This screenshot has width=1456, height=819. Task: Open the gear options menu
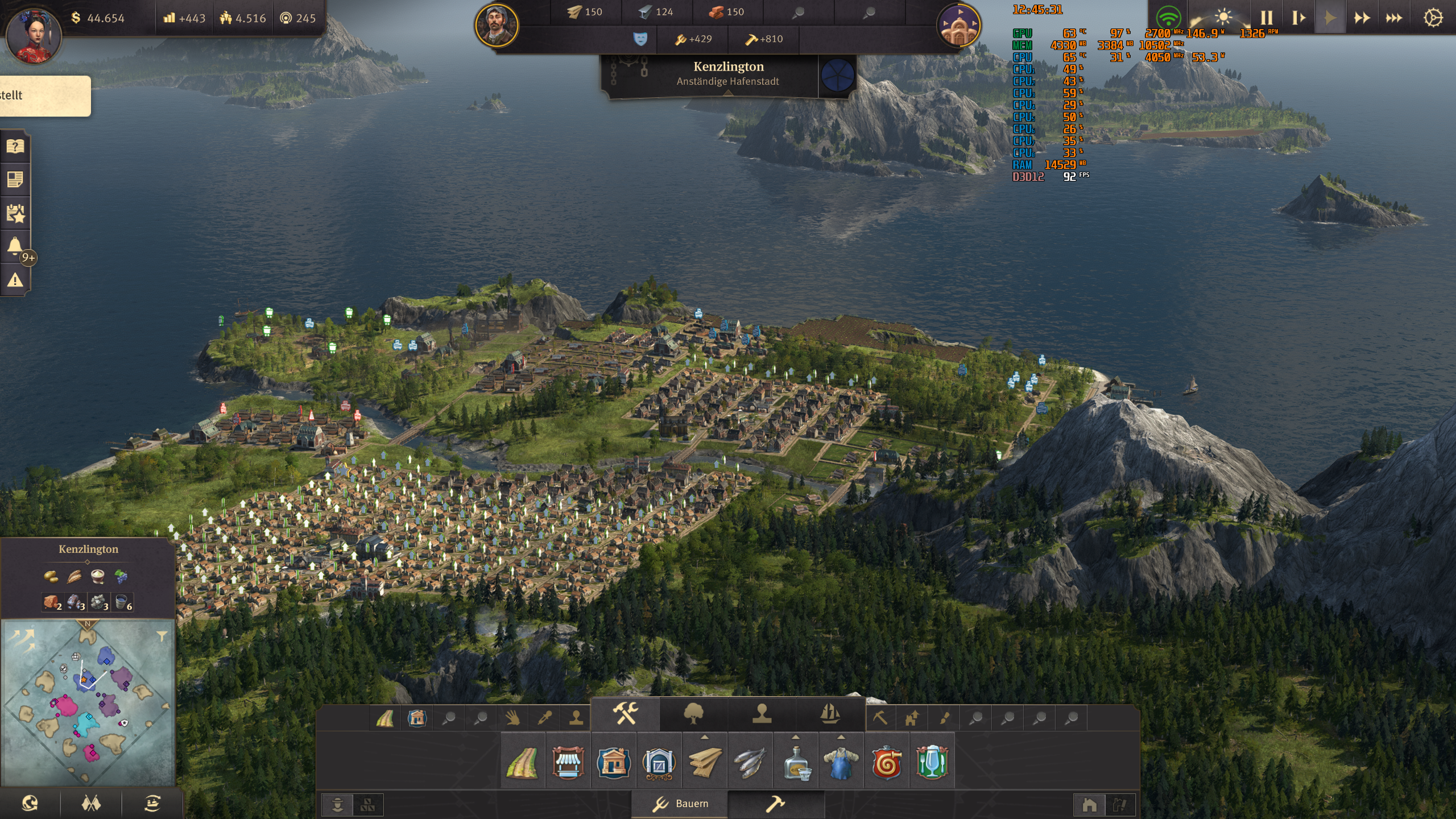pyautogui.click(x=1433, y=18)
